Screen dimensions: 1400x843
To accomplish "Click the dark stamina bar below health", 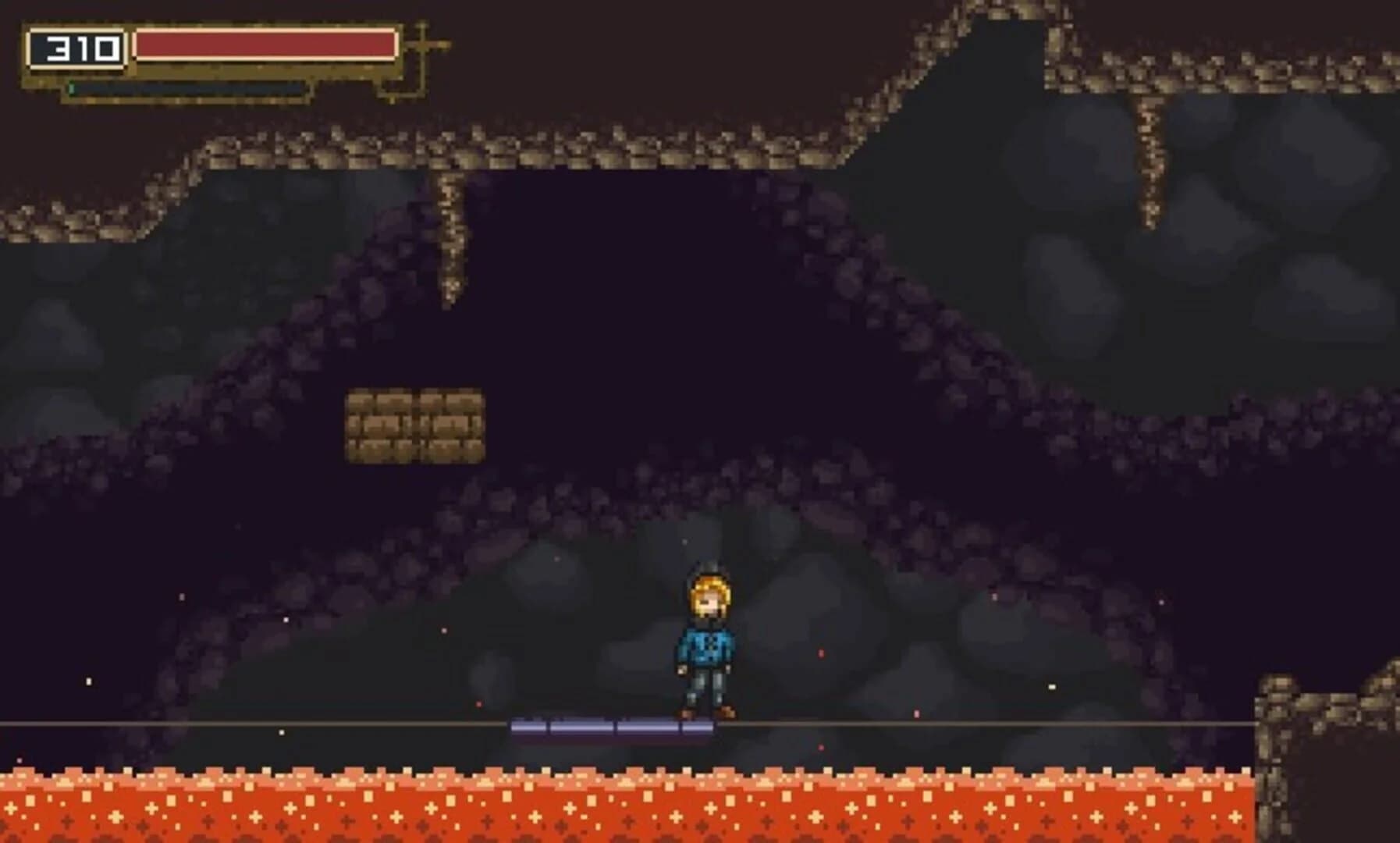I will click(x=187, y=89).
